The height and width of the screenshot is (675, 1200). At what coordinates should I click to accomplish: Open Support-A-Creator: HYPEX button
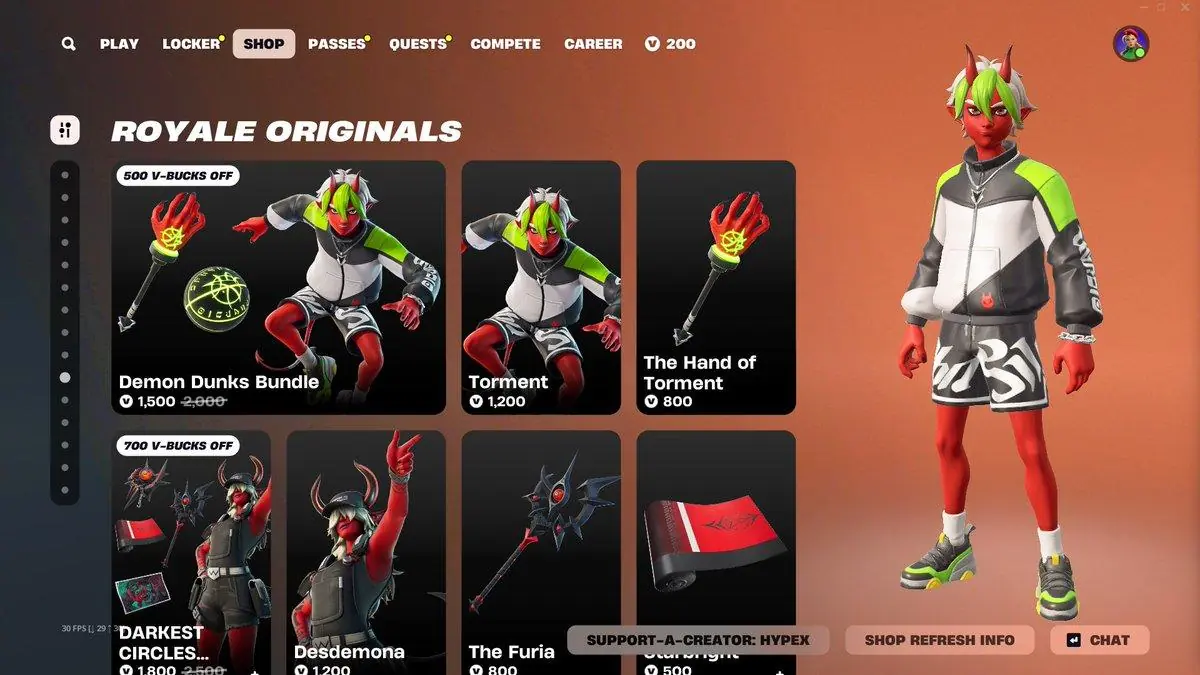(698, 640)
